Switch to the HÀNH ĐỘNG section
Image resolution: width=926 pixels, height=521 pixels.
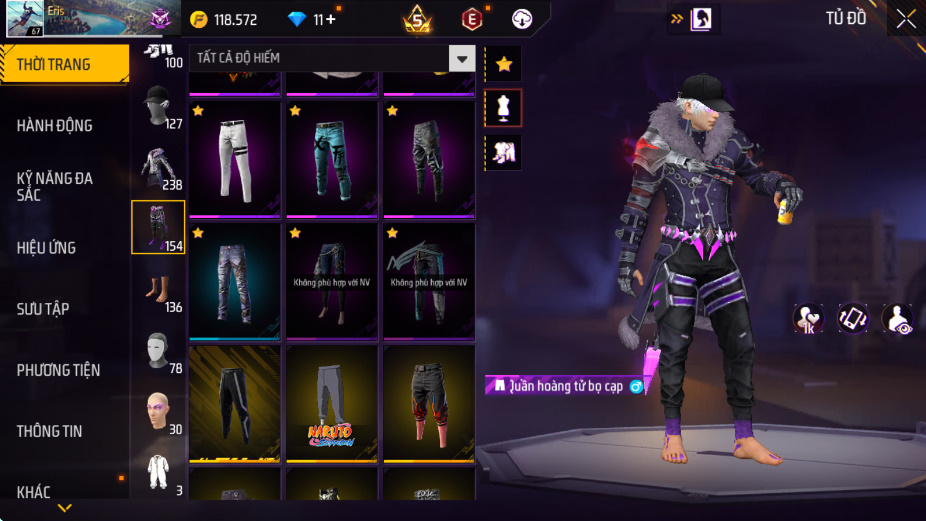point(55,125)
